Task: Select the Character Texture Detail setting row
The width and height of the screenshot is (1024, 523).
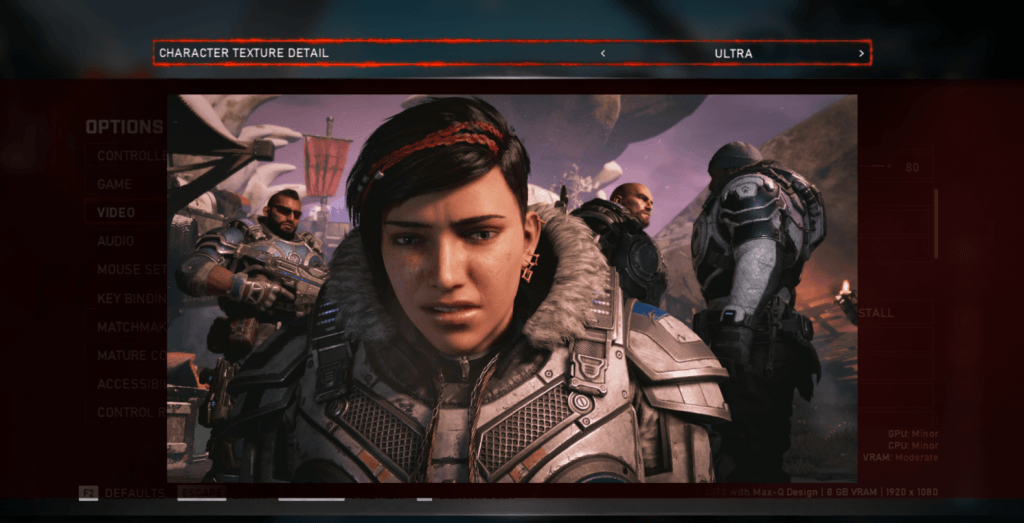Action: click(x=400, y=53)
